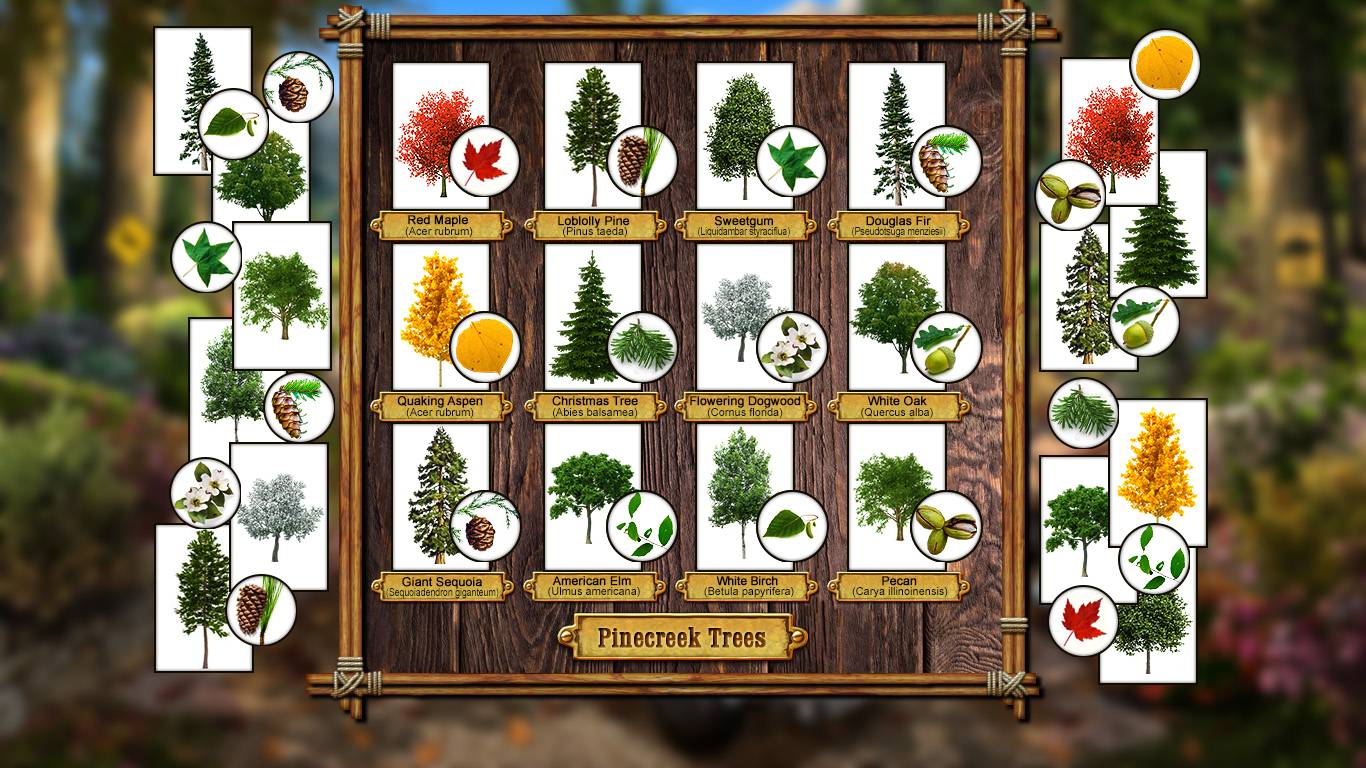Select the loose red maple leaf token off the board
The height and width of the screenshot is (768, 1366).
(x=1083, y=621)
